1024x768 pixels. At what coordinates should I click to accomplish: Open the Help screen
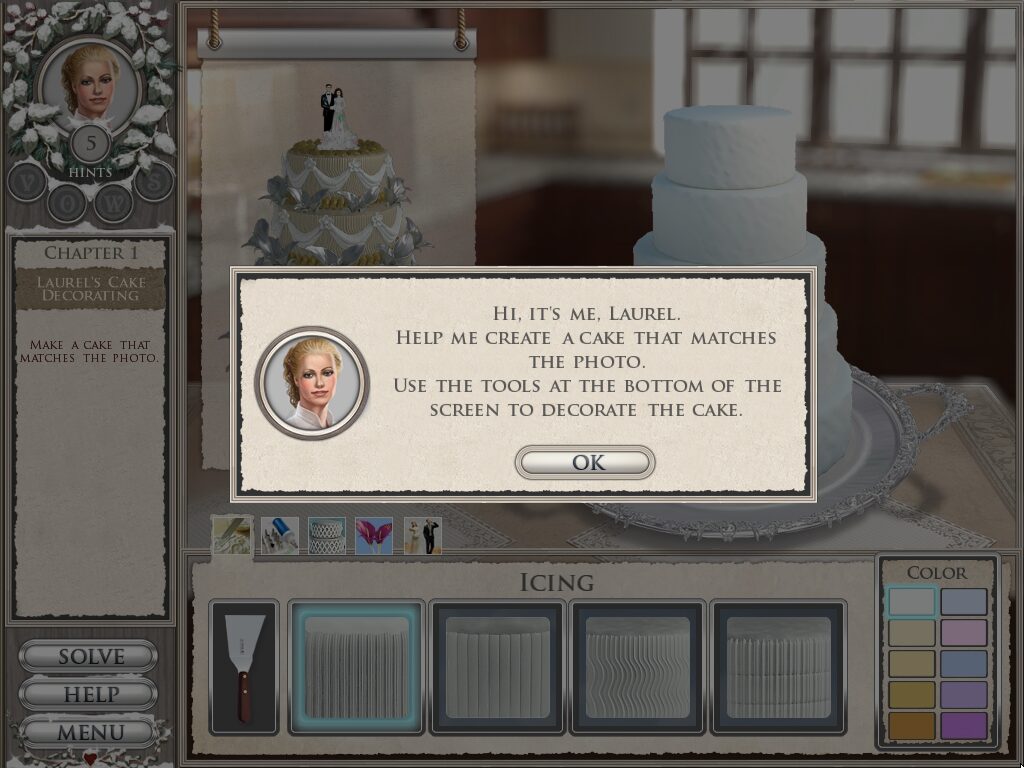click(x=89, y=694)
